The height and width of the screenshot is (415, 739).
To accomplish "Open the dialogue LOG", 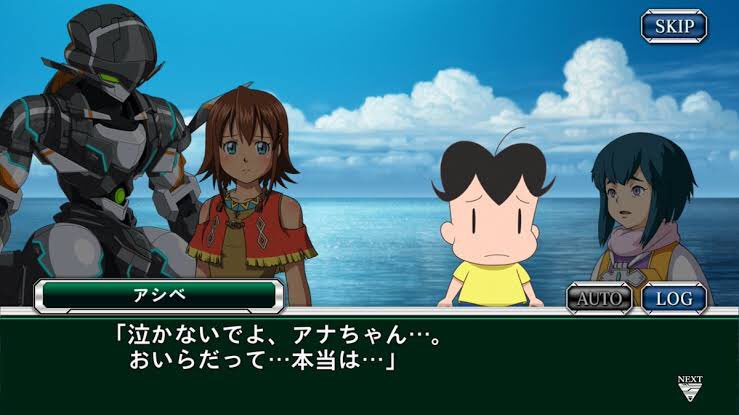I will point(673,297).
